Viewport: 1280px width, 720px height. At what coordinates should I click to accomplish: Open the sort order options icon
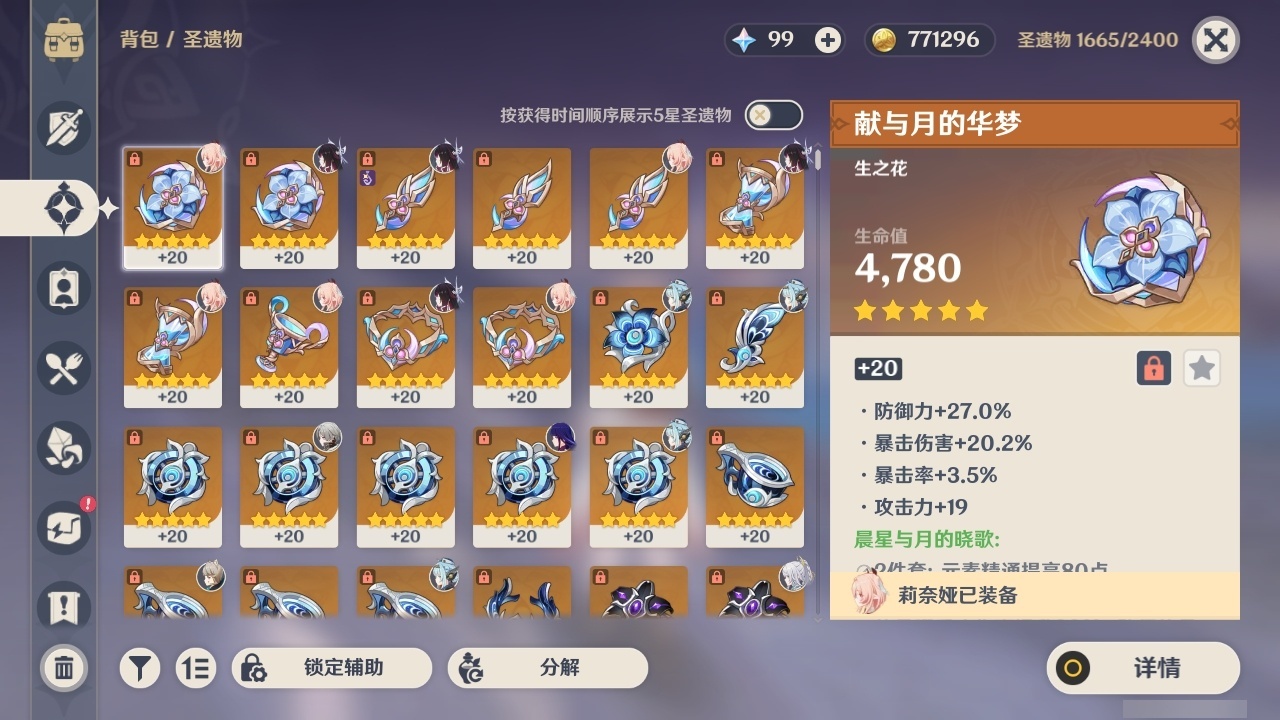click(196, 668)
